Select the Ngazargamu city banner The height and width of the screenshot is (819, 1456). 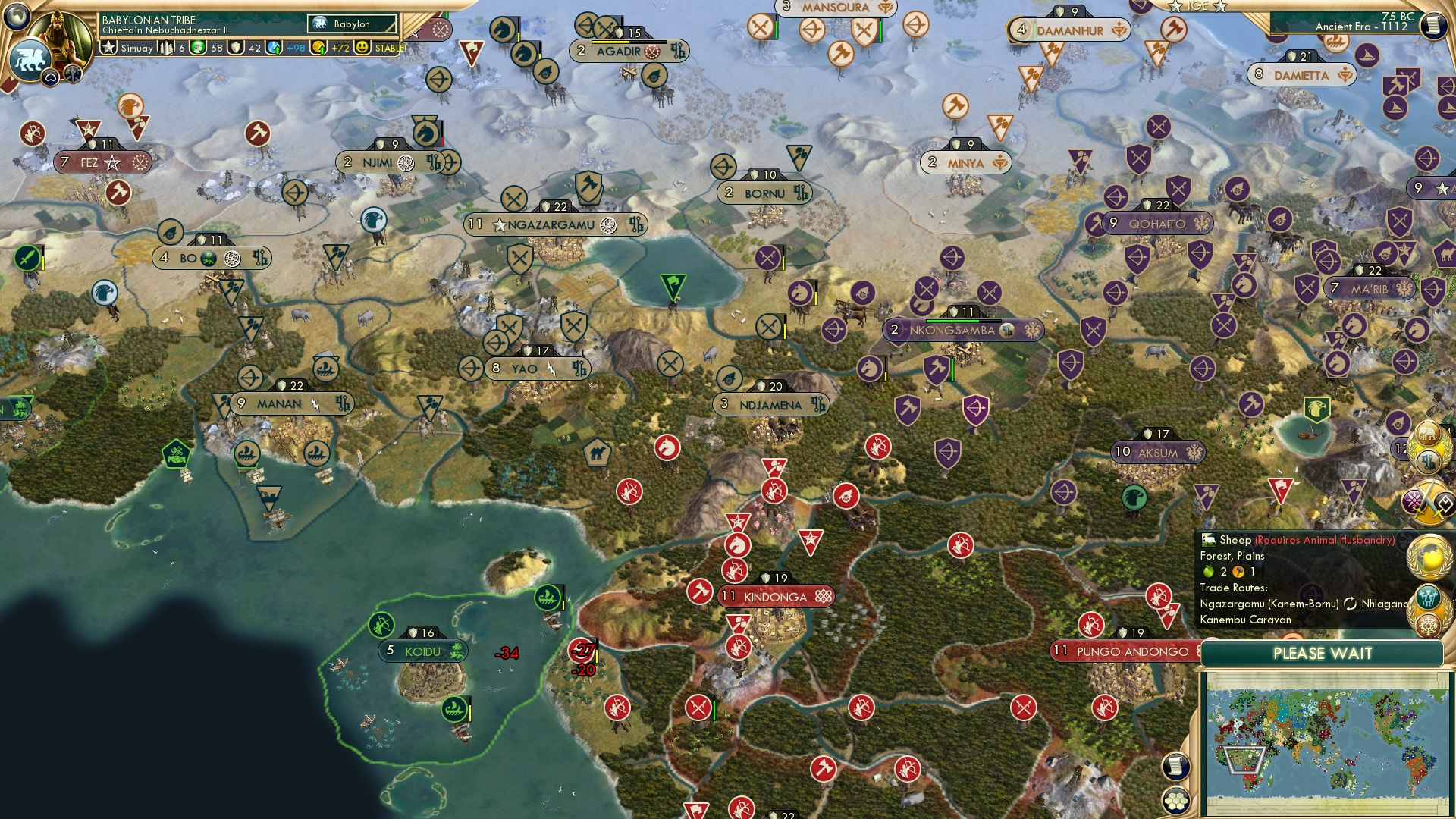[559, 224]
